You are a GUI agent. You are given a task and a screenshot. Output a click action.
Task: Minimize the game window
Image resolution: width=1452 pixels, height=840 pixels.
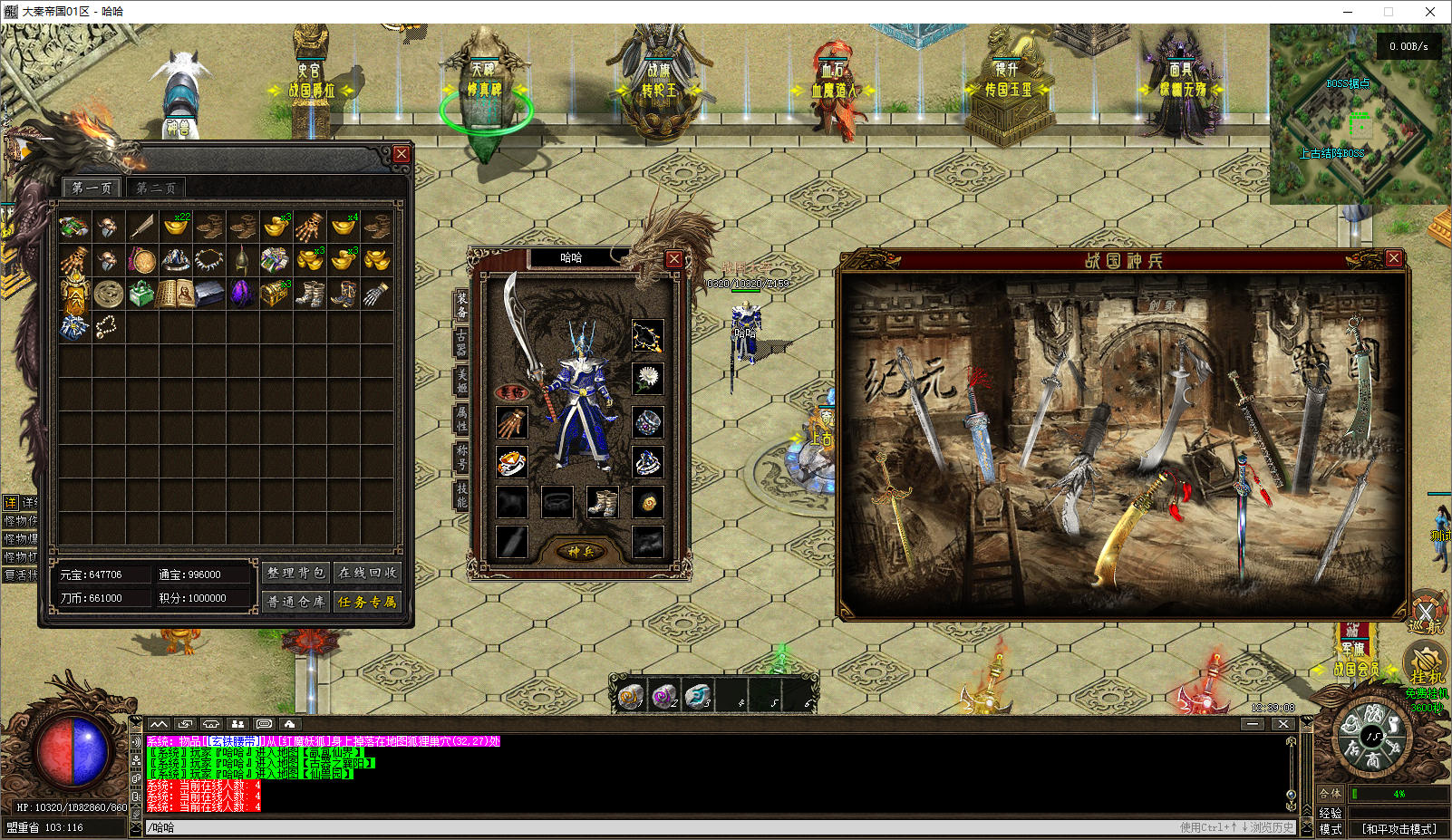1349,12
